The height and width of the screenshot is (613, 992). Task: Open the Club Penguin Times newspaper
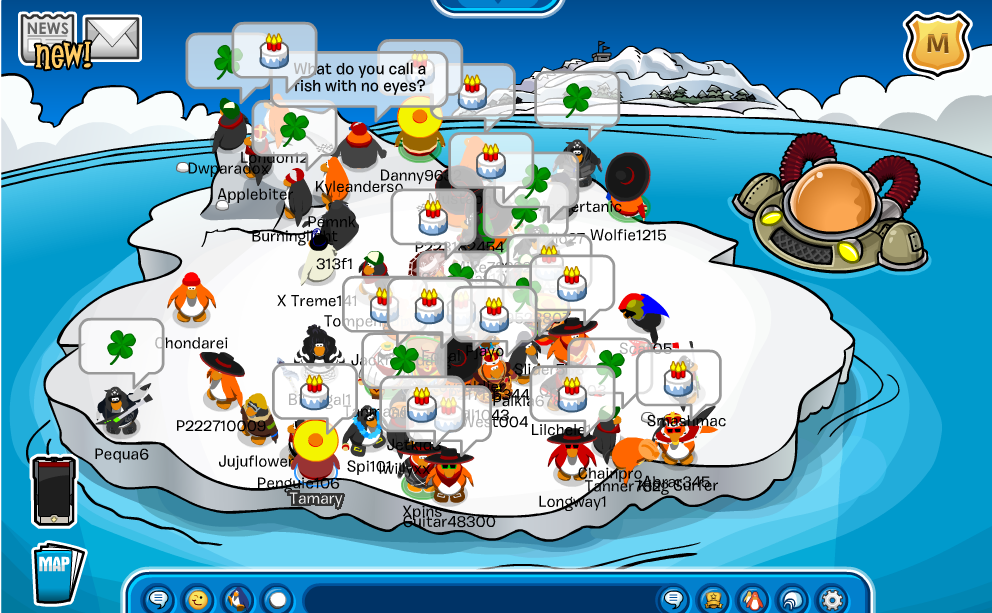click(x=50, y=40)
